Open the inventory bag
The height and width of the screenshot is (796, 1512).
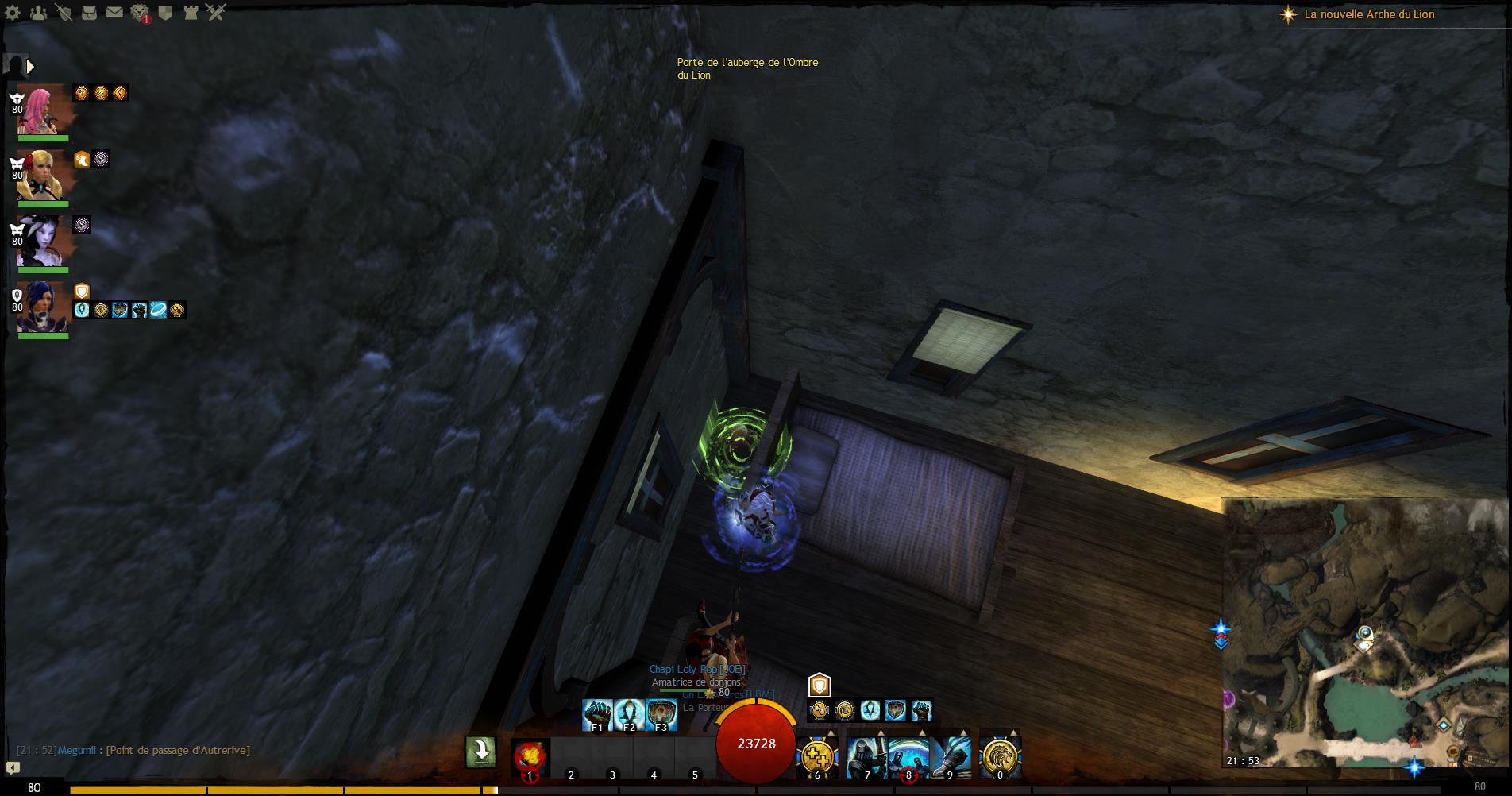89,13
